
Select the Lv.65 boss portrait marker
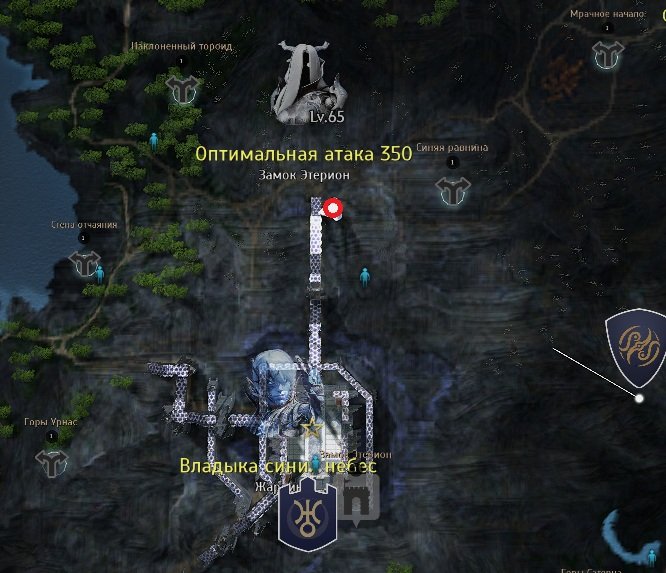pos(305,83)
